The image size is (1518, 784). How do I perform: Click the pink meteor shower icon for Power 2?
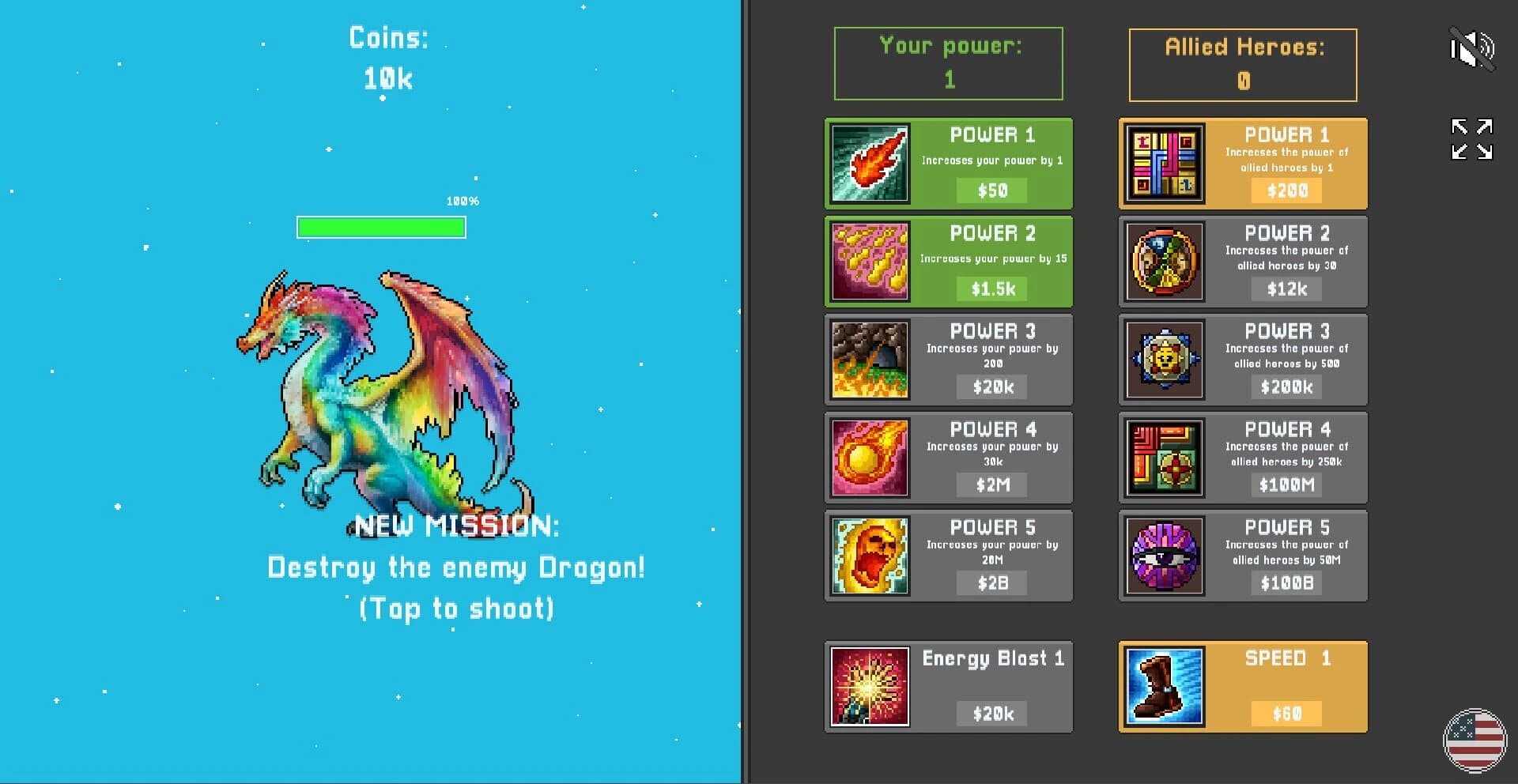[869, 262]
